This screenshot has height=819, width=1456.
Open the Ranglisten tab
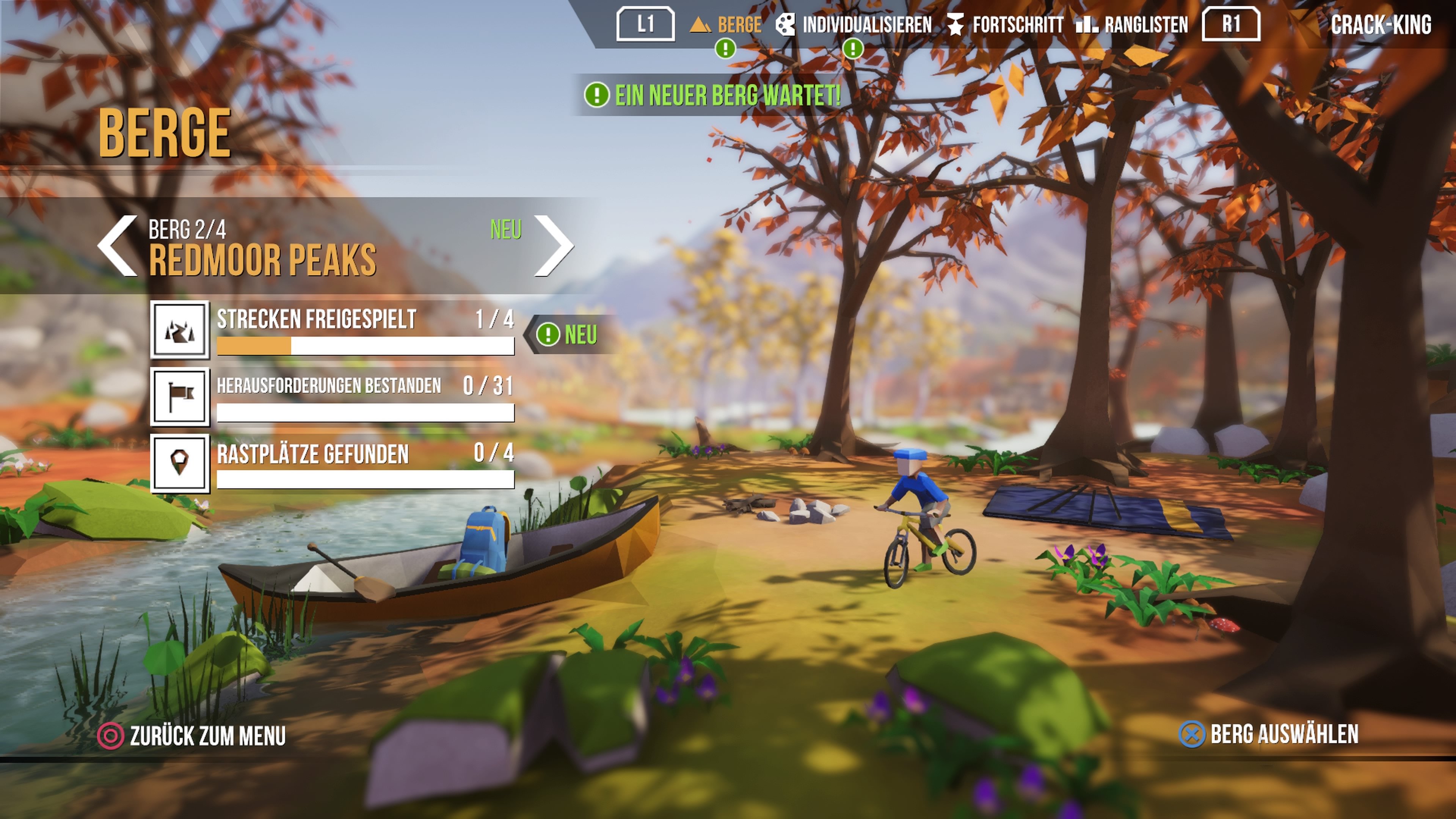1133,25
